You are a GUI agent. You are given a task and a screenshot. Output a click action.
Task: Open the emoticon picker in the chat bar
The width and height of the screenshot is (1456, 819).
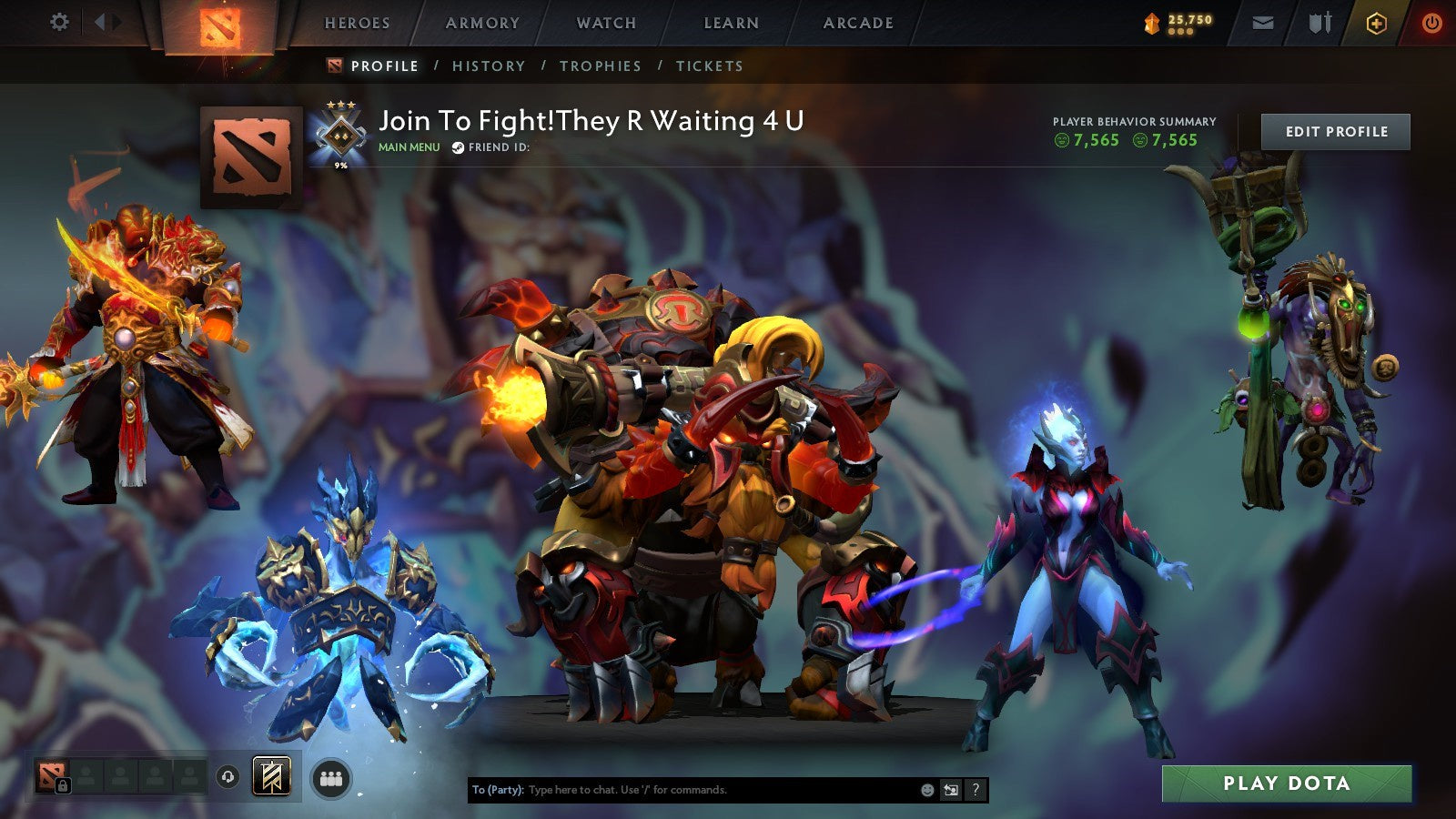tap(927, 789)
